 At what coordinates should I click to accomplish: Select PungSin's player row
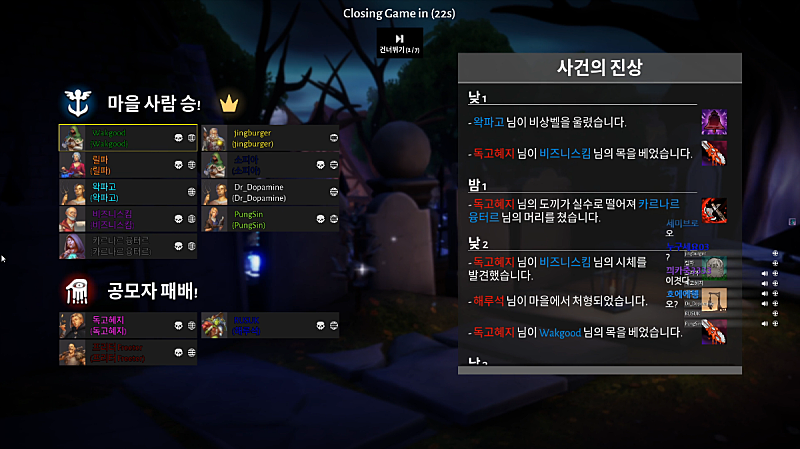(x=270, y=219)
